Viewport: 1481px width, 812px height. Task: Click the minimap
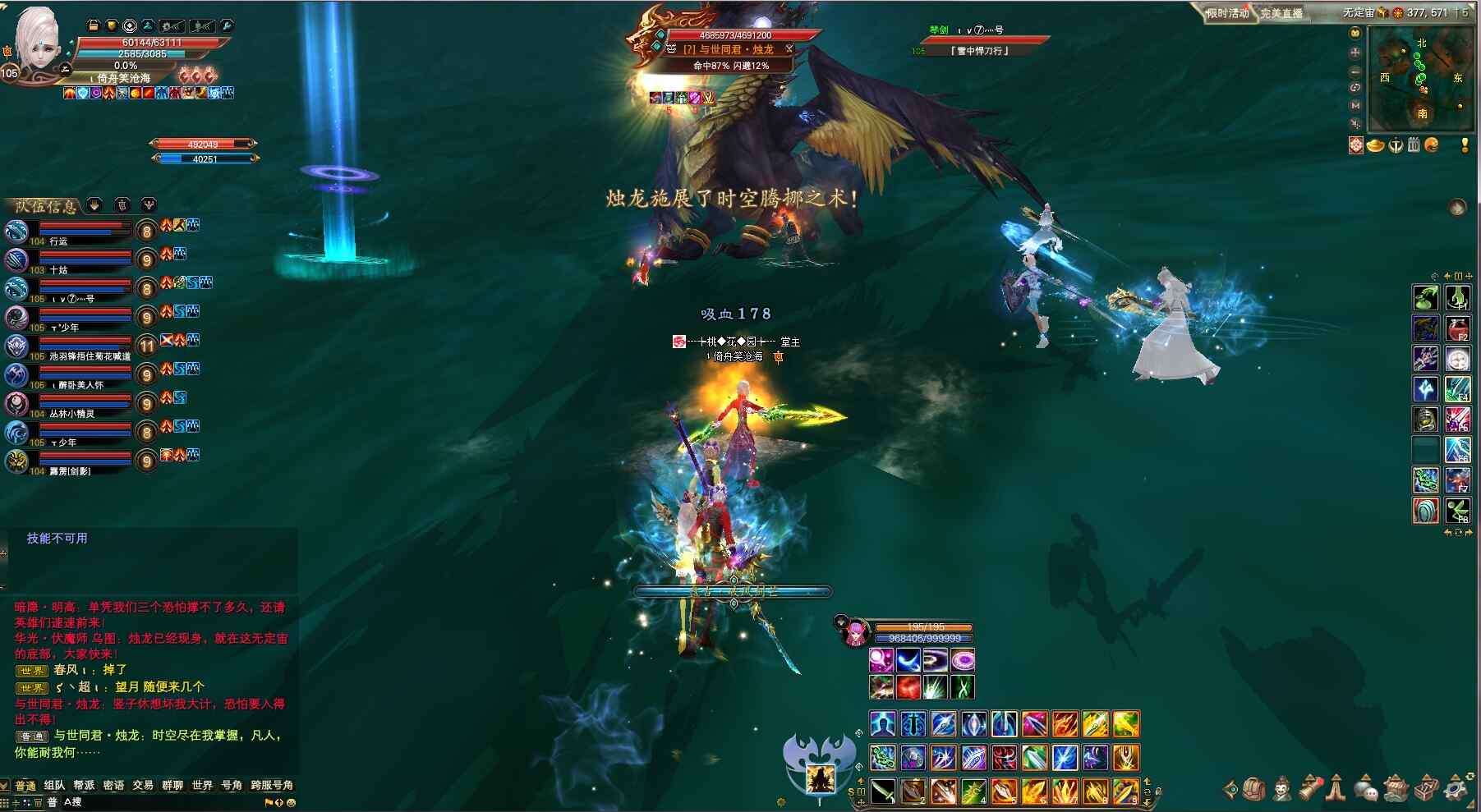1421,79
